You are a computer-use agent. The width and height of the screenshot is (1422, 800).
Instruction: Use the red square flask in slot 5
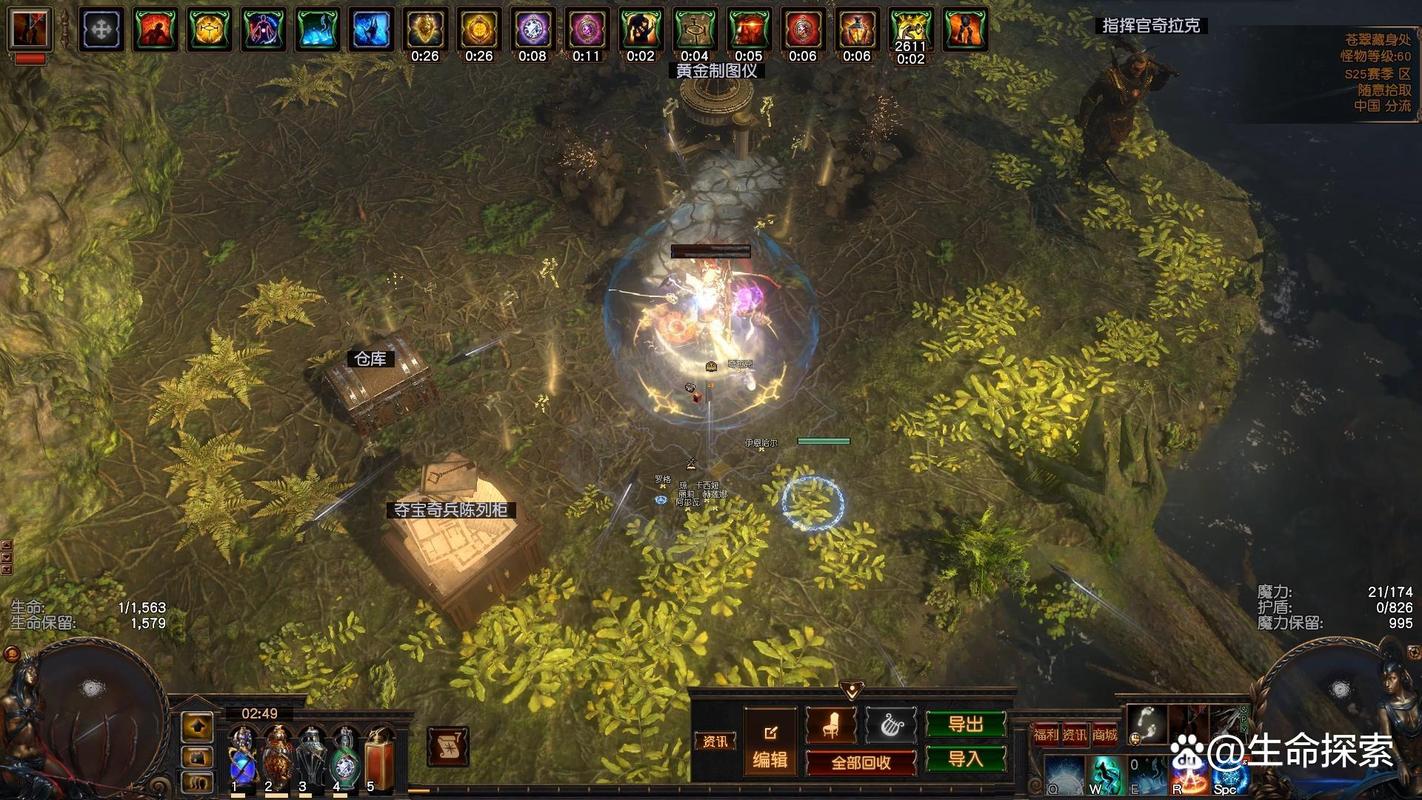(x=378, y=756)
